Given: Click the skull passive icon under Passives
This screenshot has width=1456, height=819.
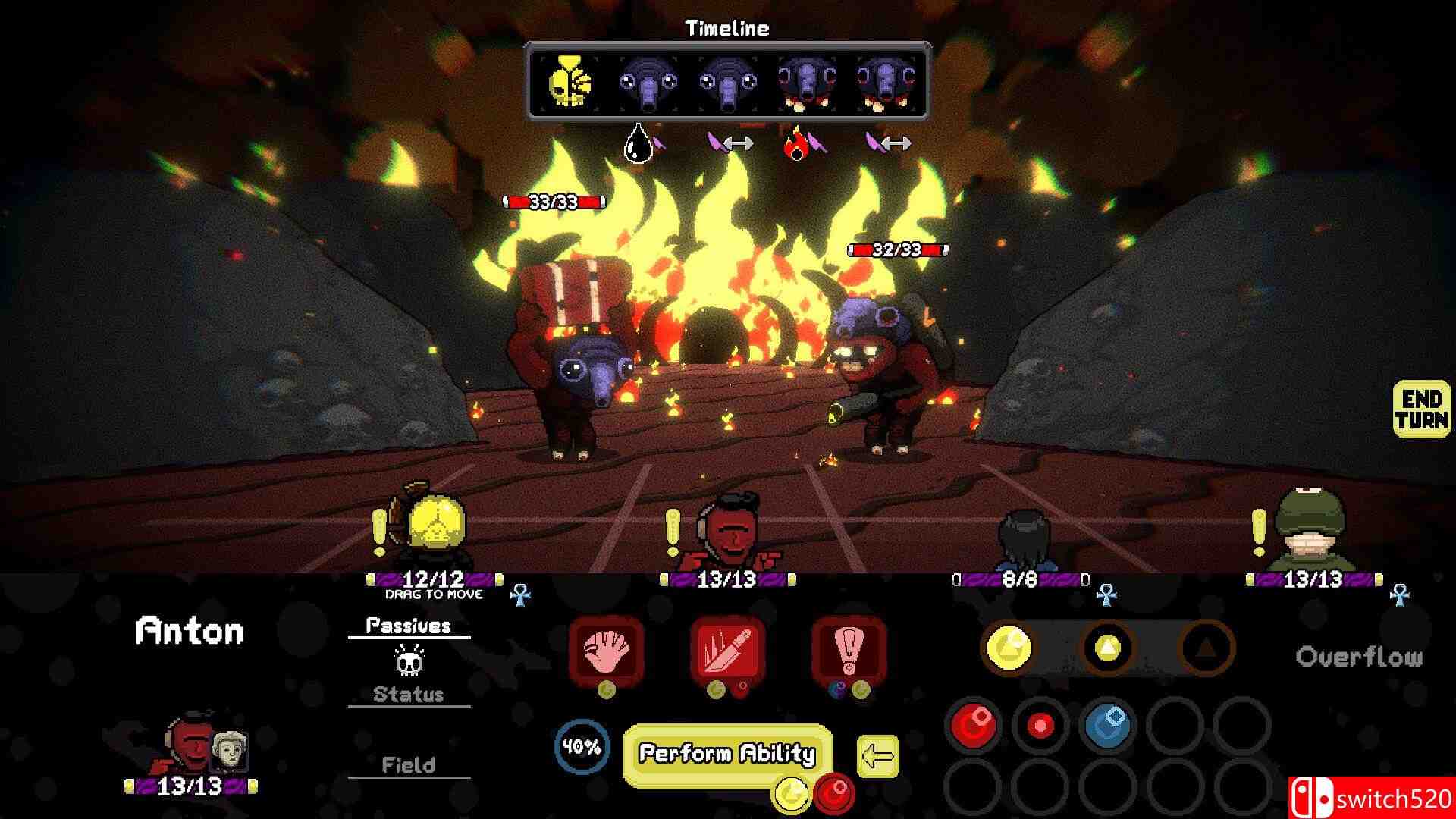Looking at the screenshot, I should coord(409,662).
